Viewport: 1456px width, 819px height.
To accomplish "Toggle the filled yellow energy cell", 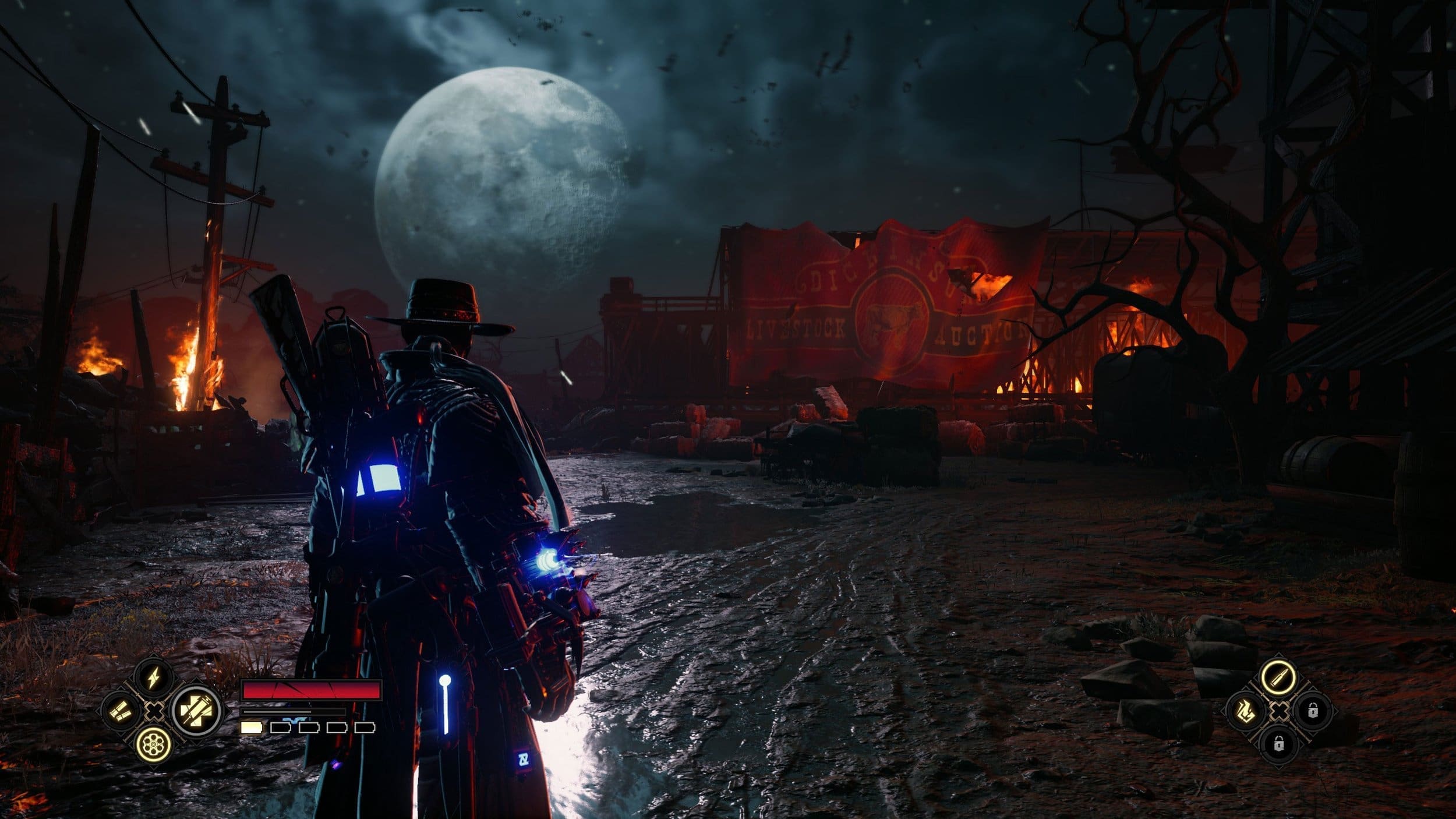I will [252, 729].
